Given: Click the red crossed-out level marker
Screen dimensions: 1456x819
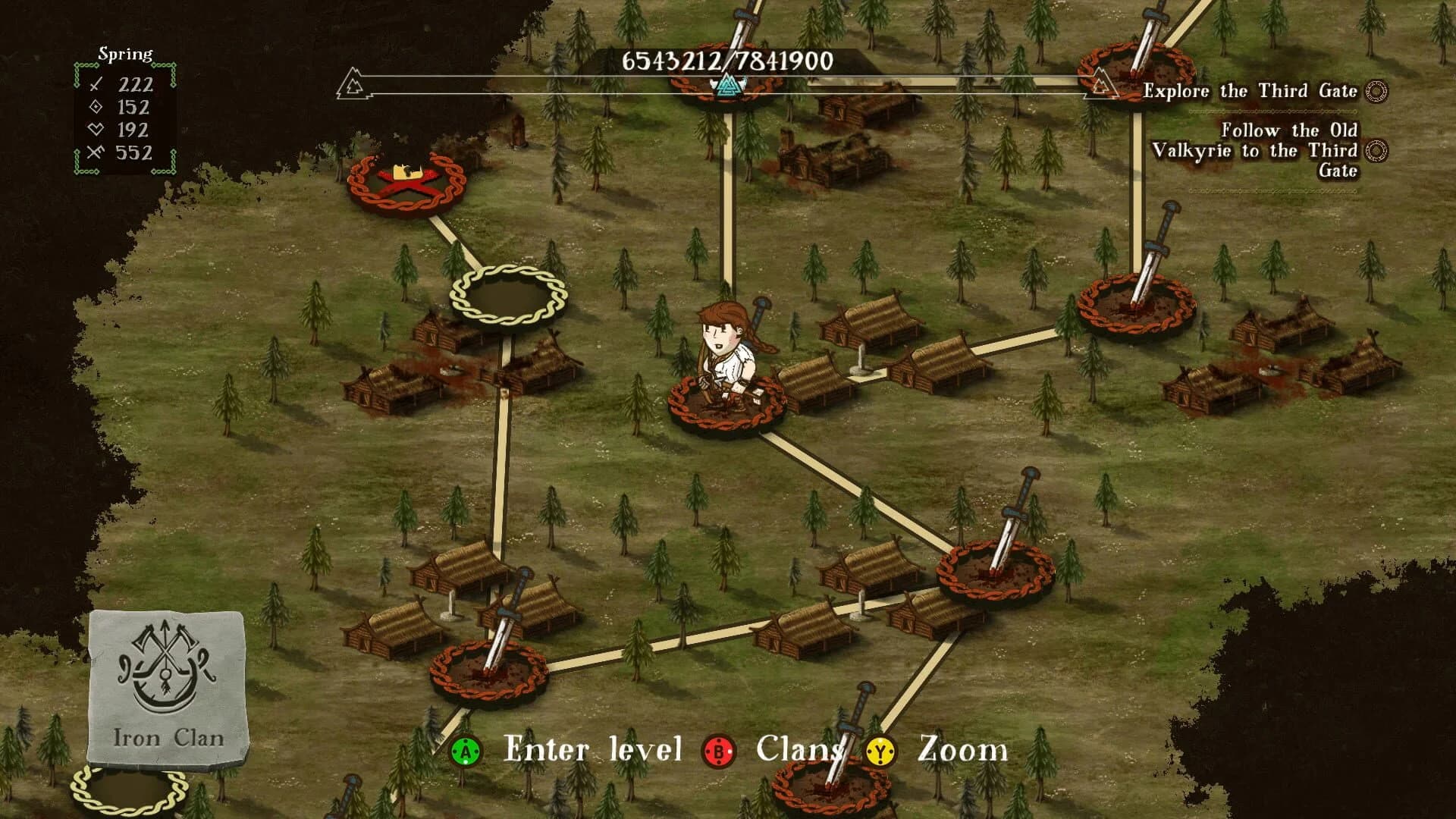Looking at the screenshot, I should [406, 182].
